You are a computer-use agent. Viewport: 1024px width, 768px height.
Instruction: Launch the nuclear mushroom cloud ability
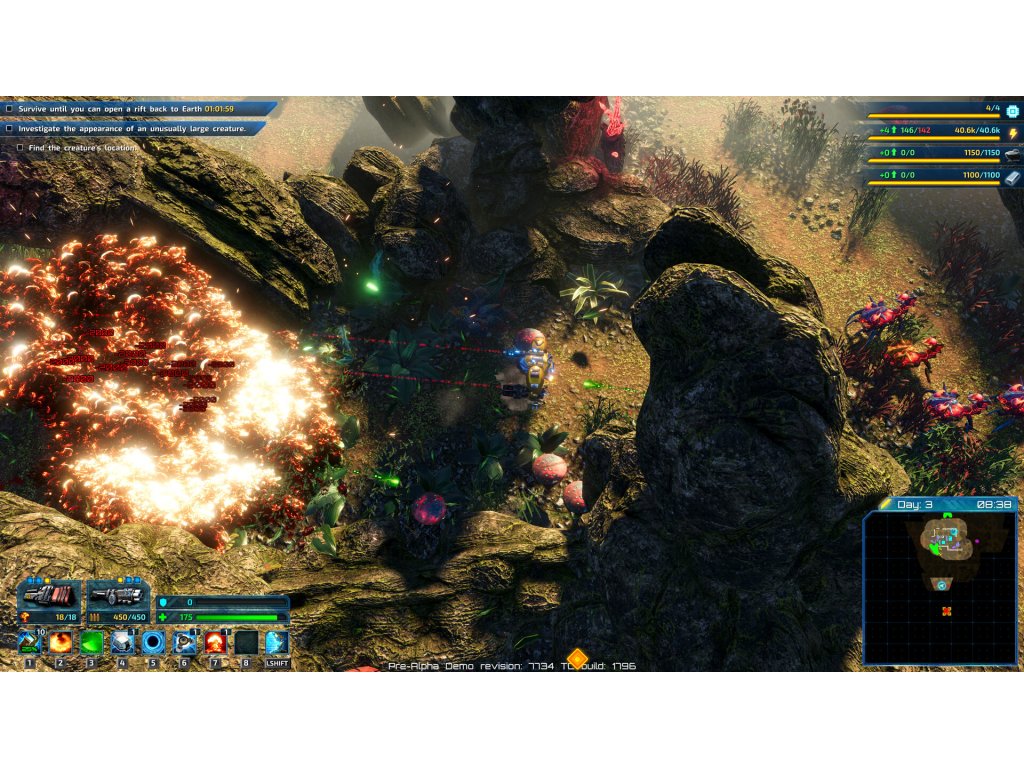click(215, 642)
